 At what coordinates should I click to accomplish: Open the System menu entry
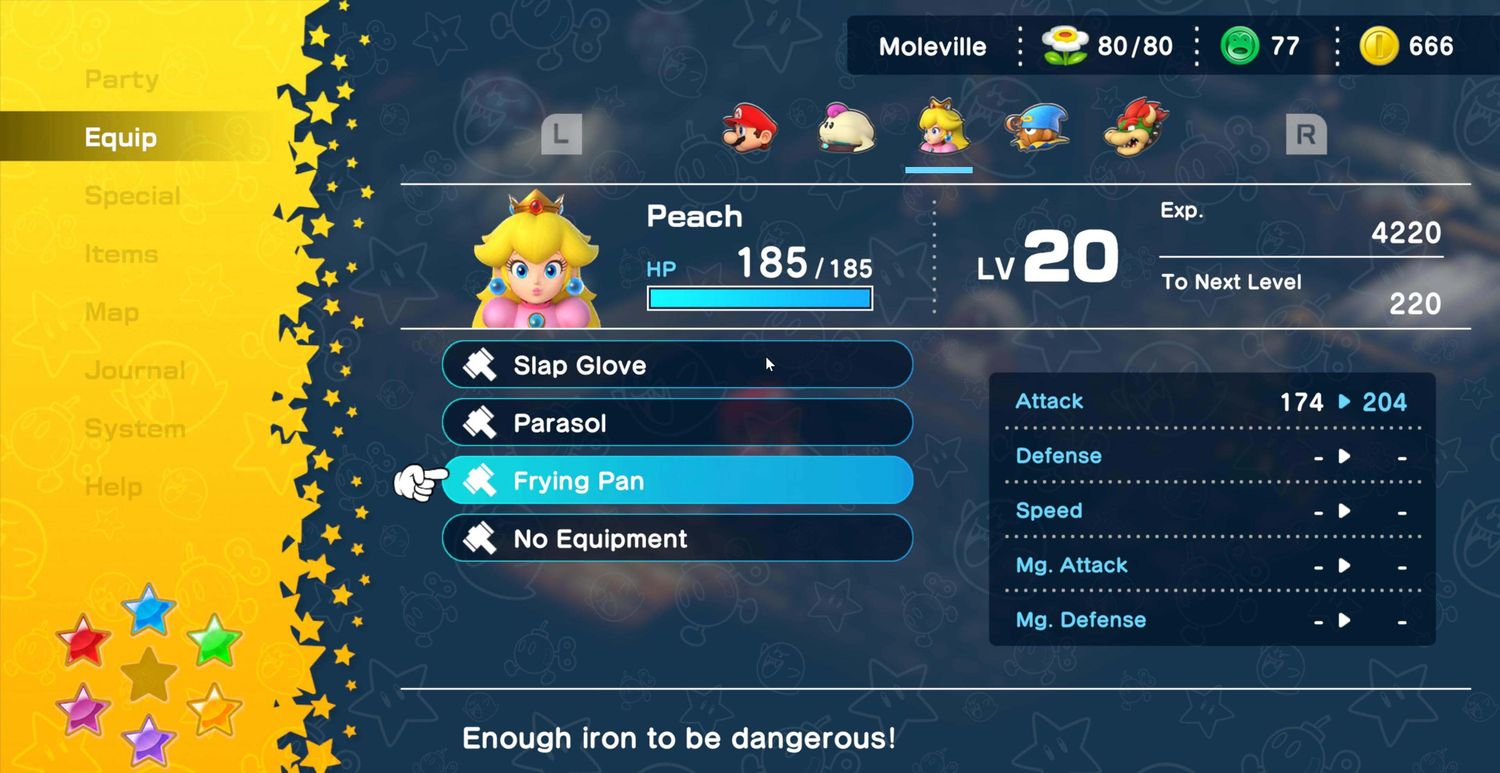pos(134,428)
